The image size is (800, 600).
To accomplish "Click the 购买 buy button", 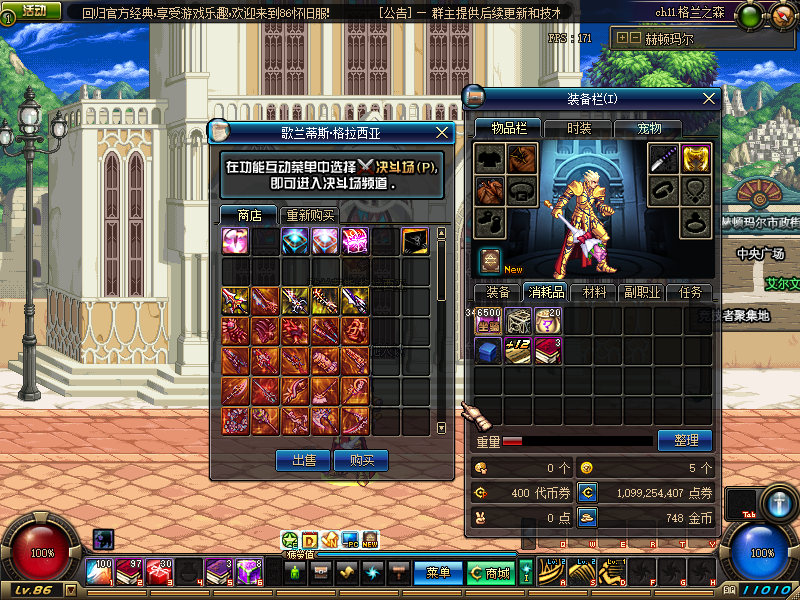I will (x=361, y=460).
